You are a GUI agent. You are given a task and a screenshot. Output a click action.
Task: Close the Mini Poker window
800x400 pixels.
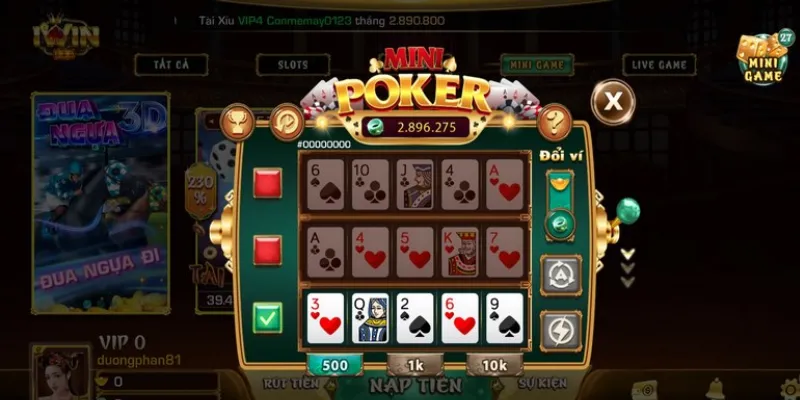tap(612, 99)
